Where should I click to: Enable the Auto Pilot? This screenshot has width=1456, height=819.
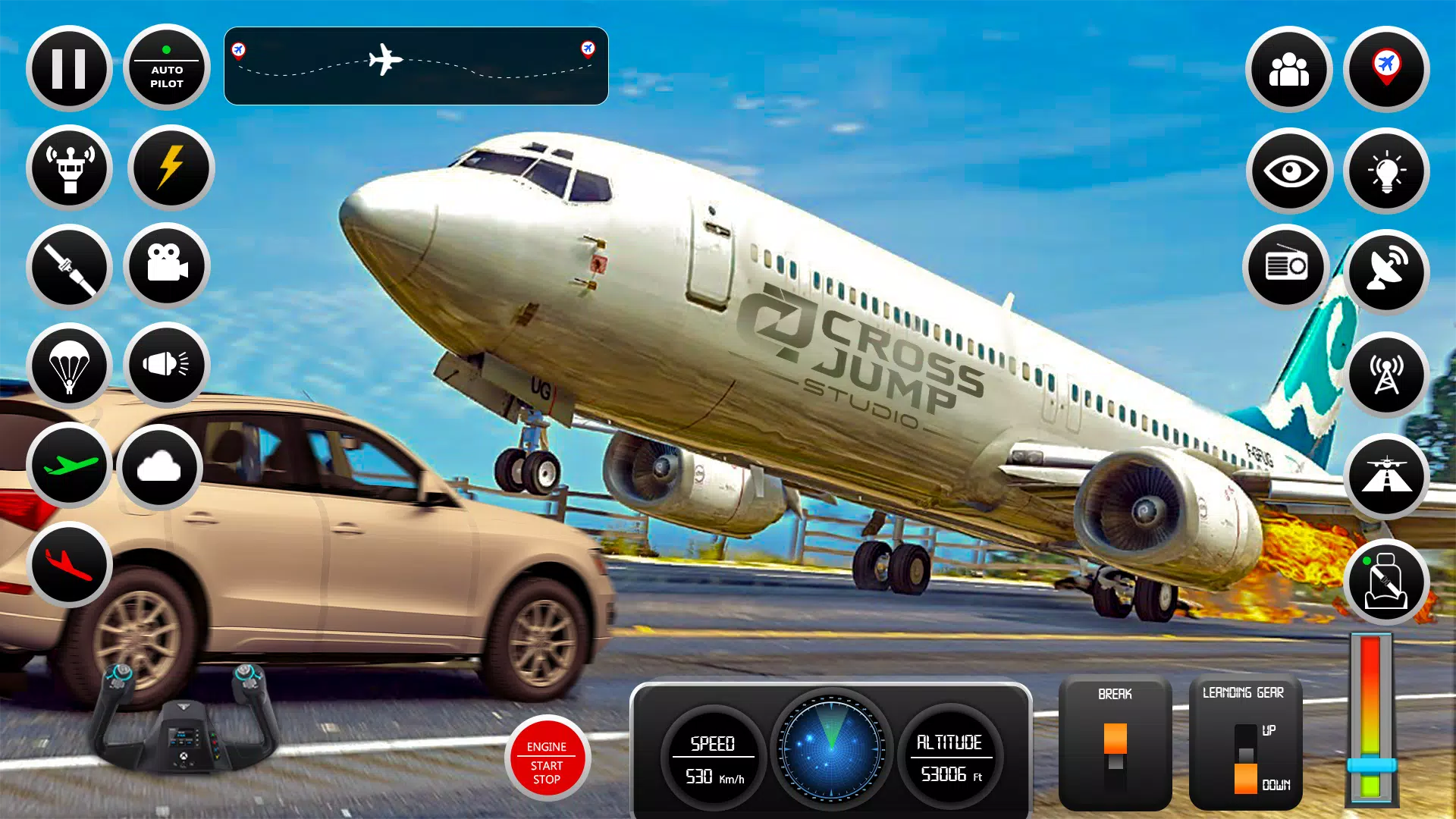(x=166, y=67)
